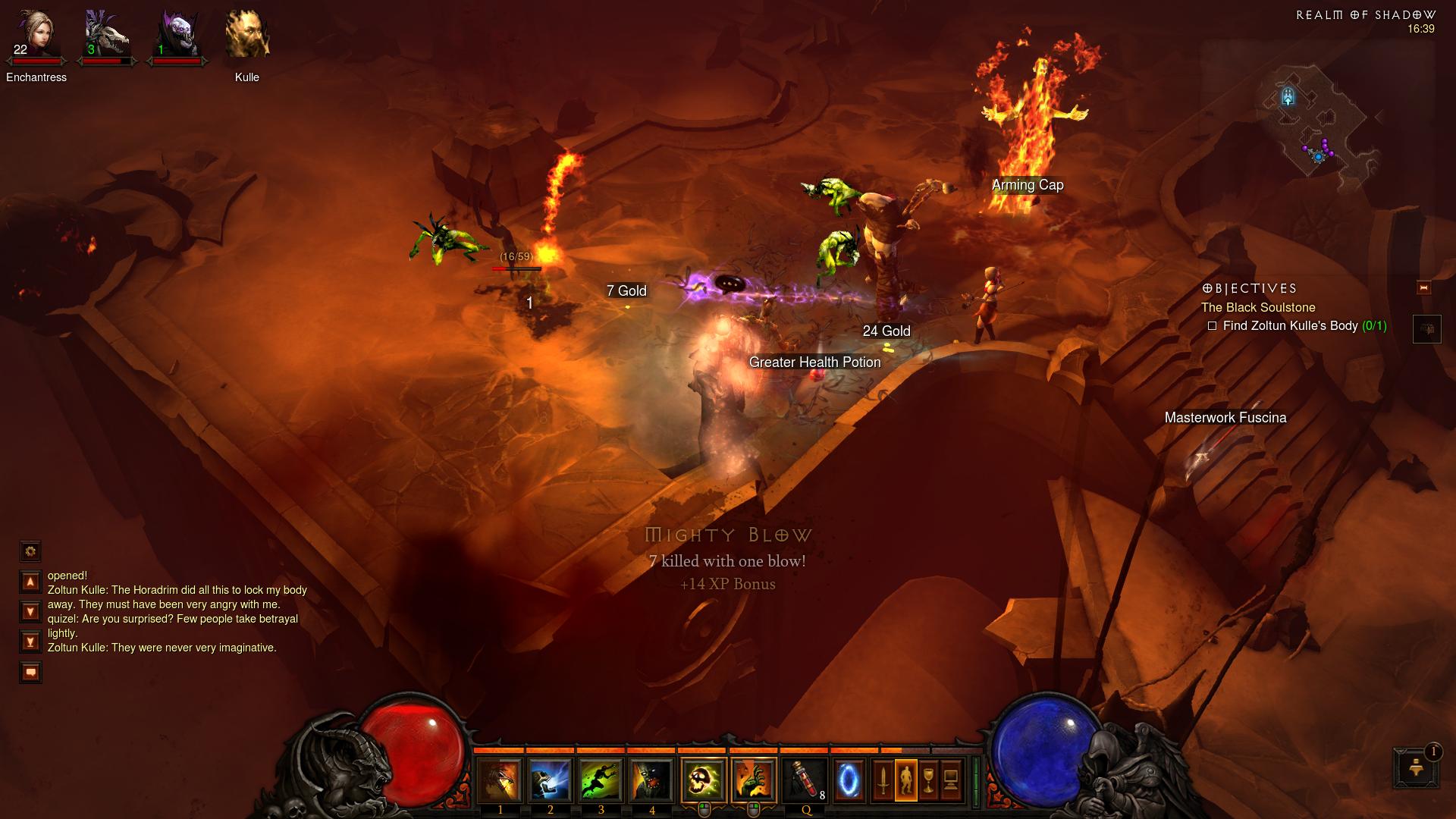Image resolution: width=1456 pixels, height=819 pixels.
Task: Collapse the Objectives tracker
Action: (1423, 288)
